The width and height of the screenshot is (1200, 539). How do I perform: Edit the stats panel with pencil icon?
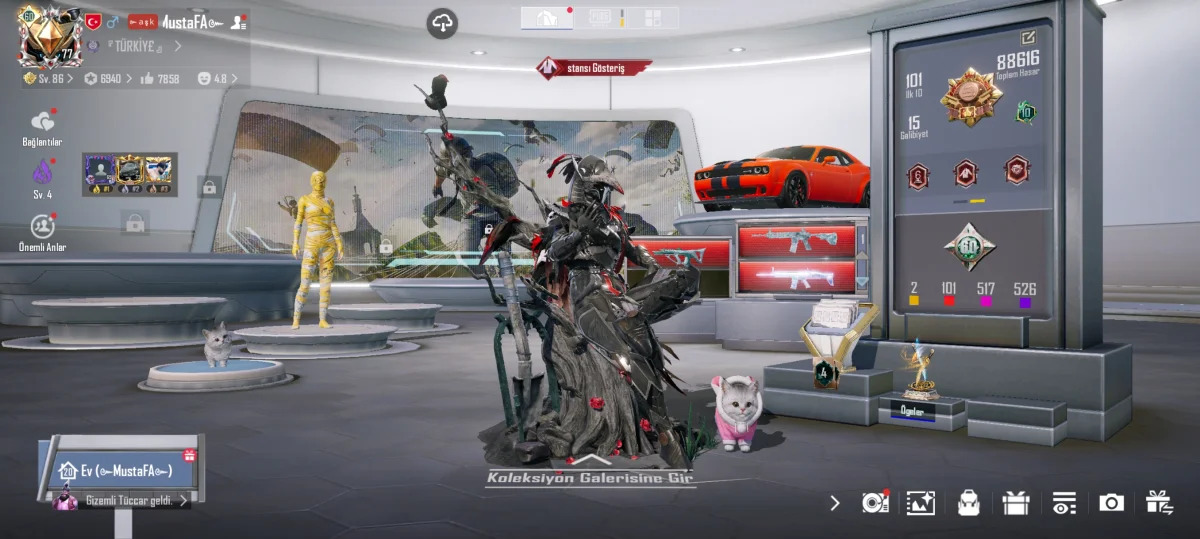pyautogui.click(x=1028, y=38)
